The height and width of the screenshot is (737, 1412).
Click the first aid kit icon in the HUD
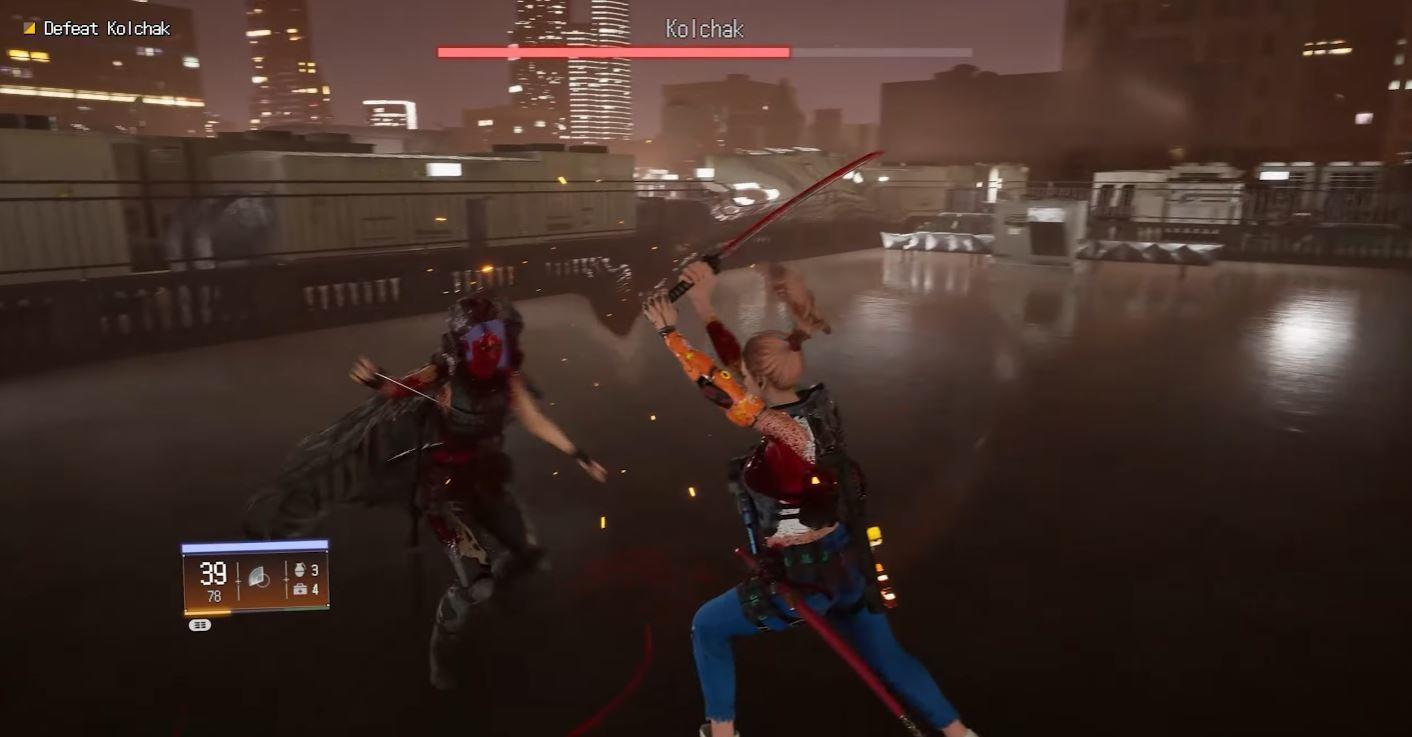pos(300,590)
